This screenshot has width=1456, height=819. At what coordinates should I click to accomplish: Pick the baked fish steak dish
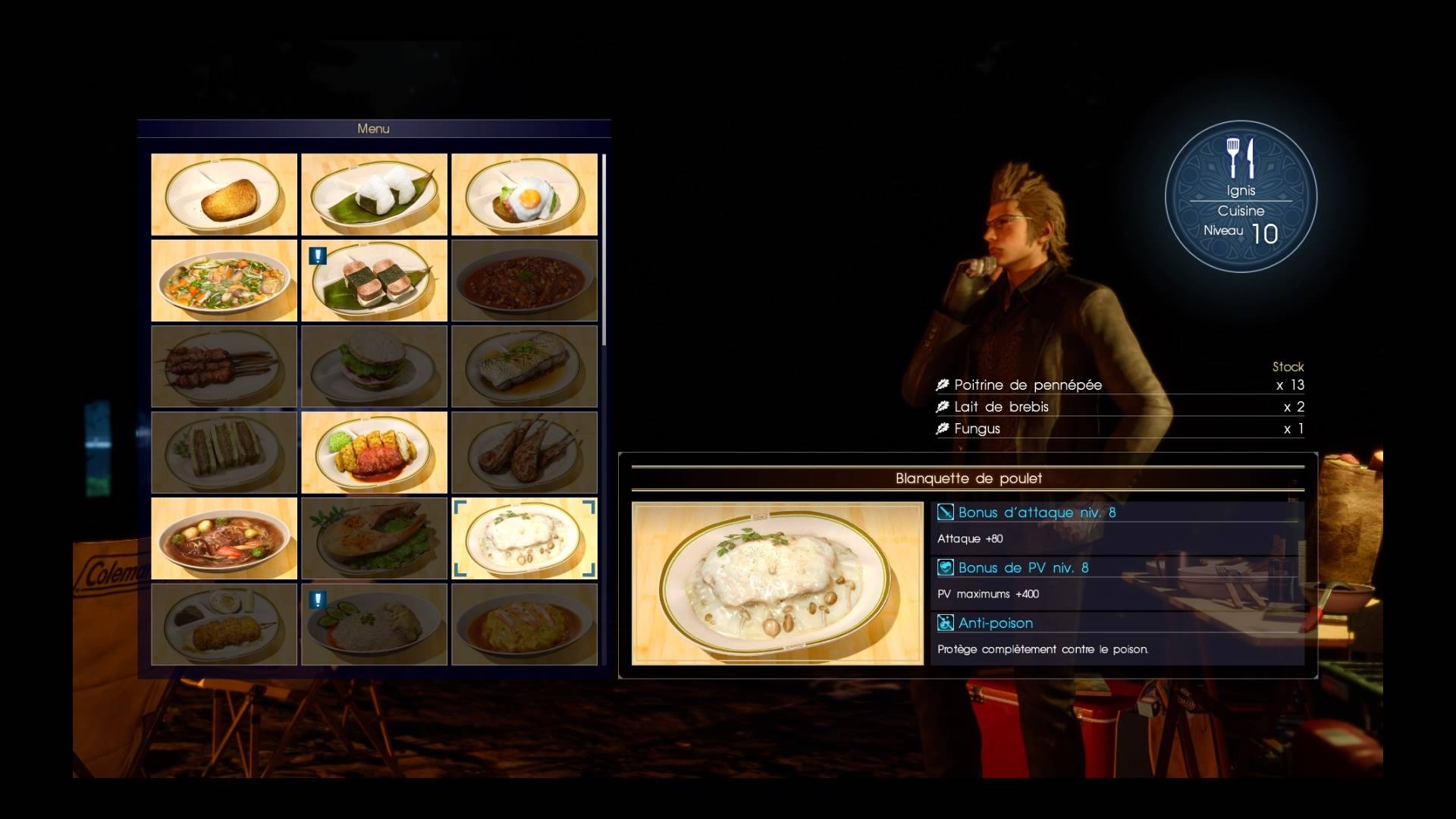[374, 538]
